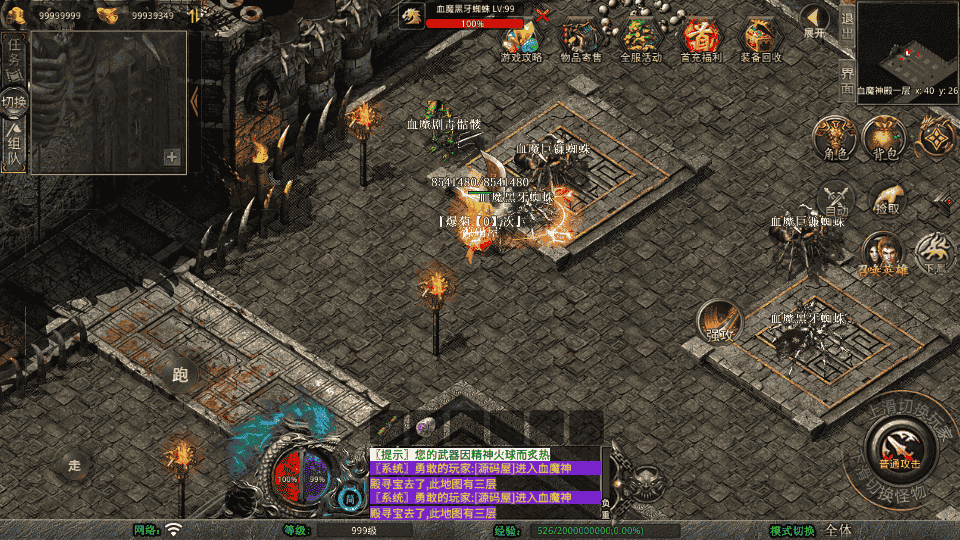Open the 物品寄售 consignment shop
Image resolution: width=960 pixels, height=540 pixels.
coord(580,38)
